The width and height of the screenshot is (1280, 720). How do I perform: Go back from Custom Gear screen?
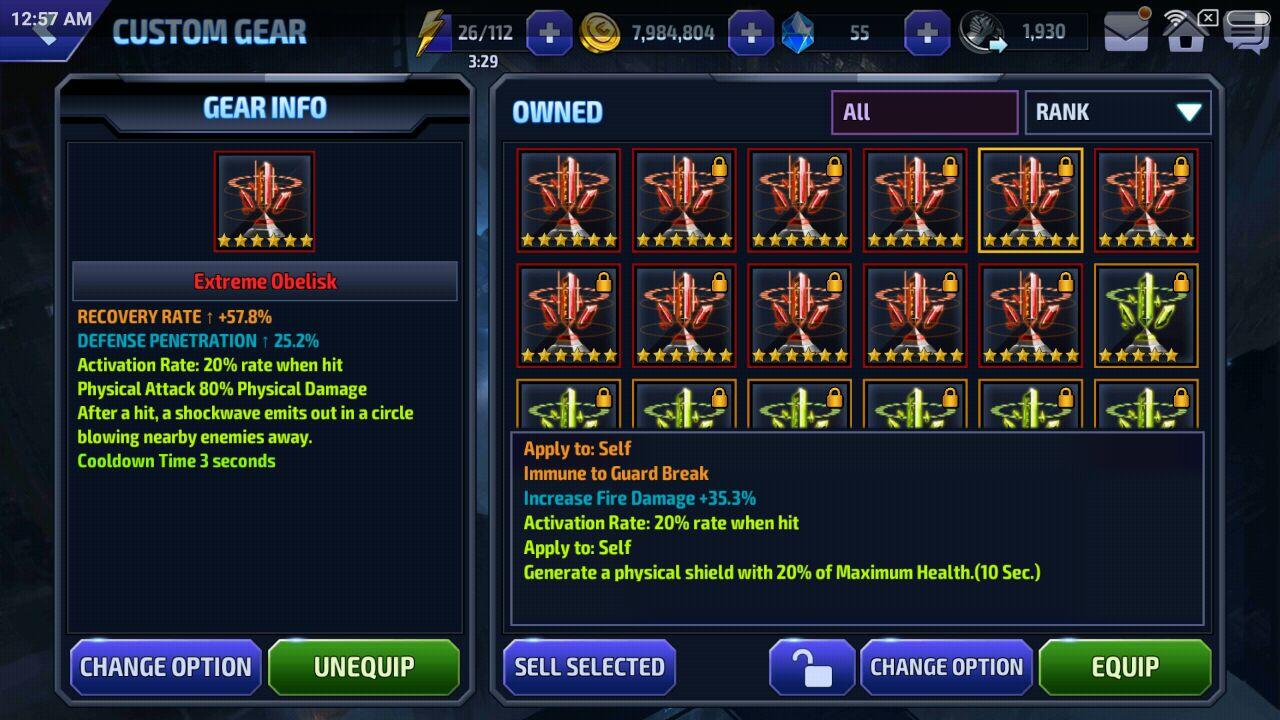click(x=44, y=30)
